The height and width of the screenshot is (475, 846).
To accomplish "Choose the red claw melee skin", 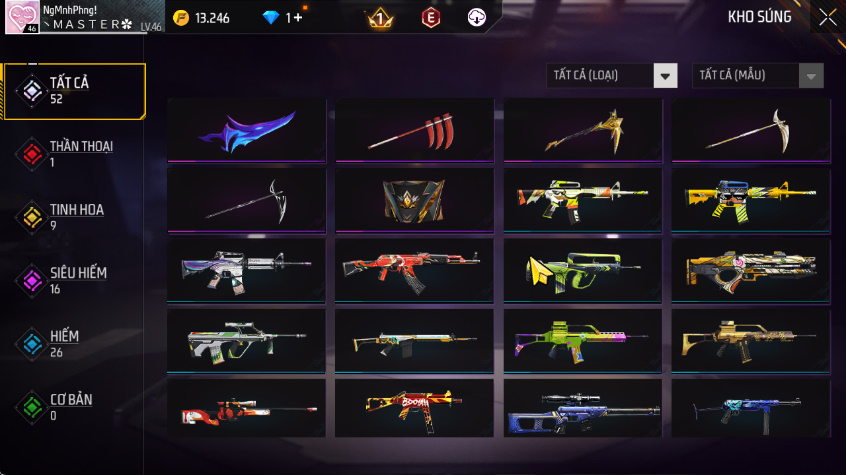I will tap(415, 131).
